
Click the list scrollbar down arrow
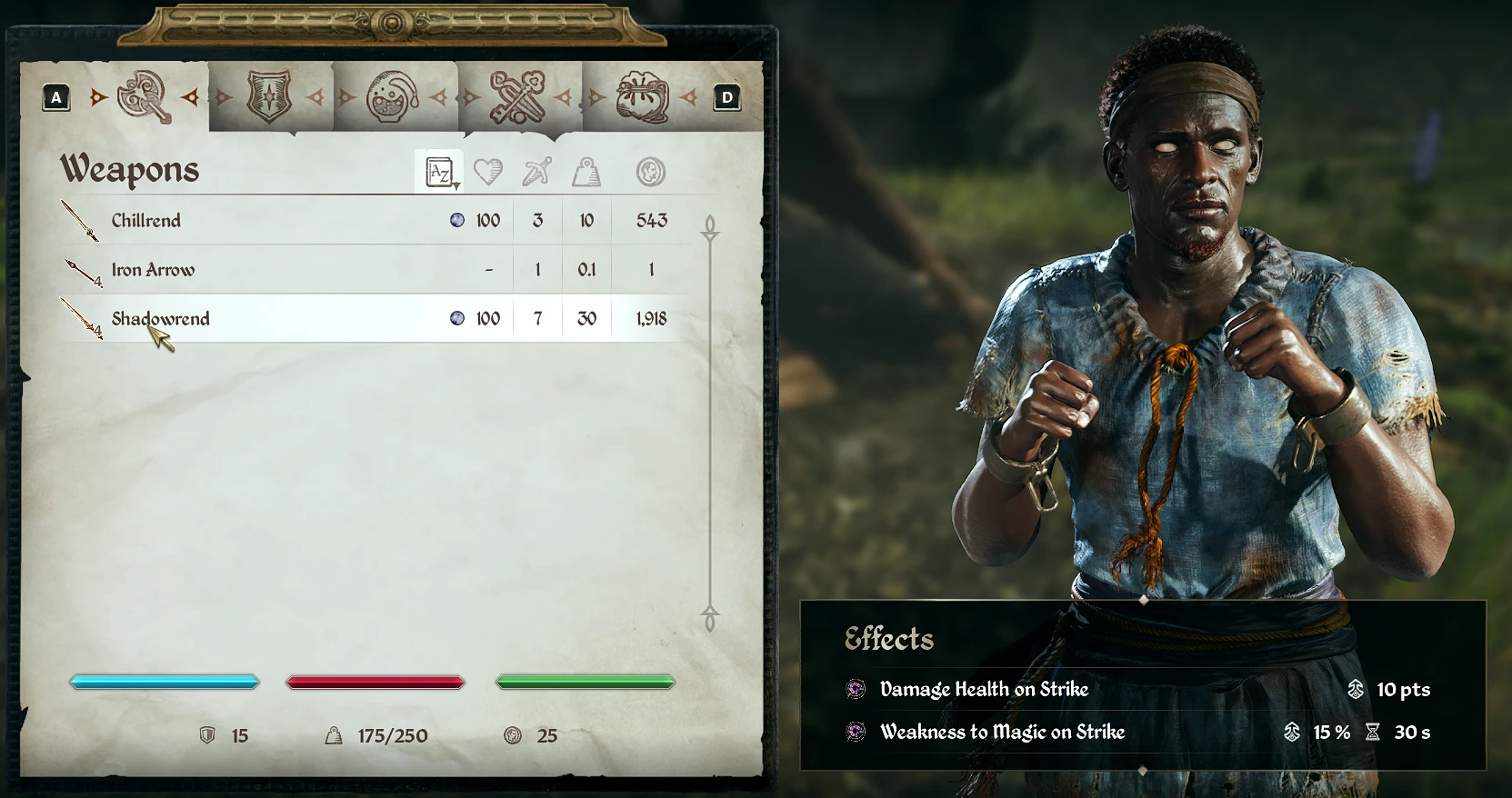710,620
